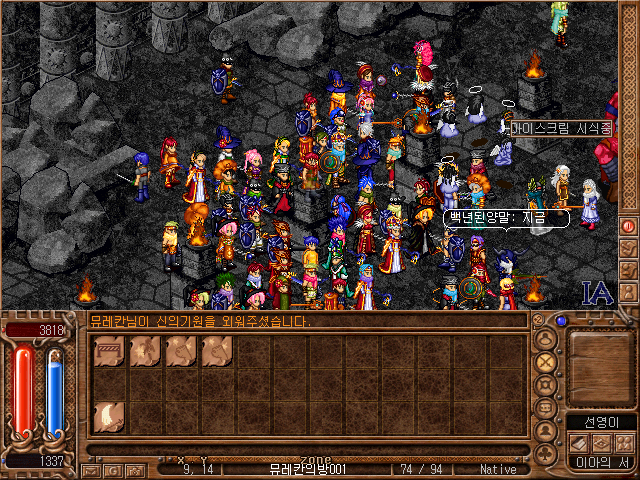Open the crossed swords combat menu
Image resolution: width=640 pixels, height=480 pixels.
pos(546,361)
